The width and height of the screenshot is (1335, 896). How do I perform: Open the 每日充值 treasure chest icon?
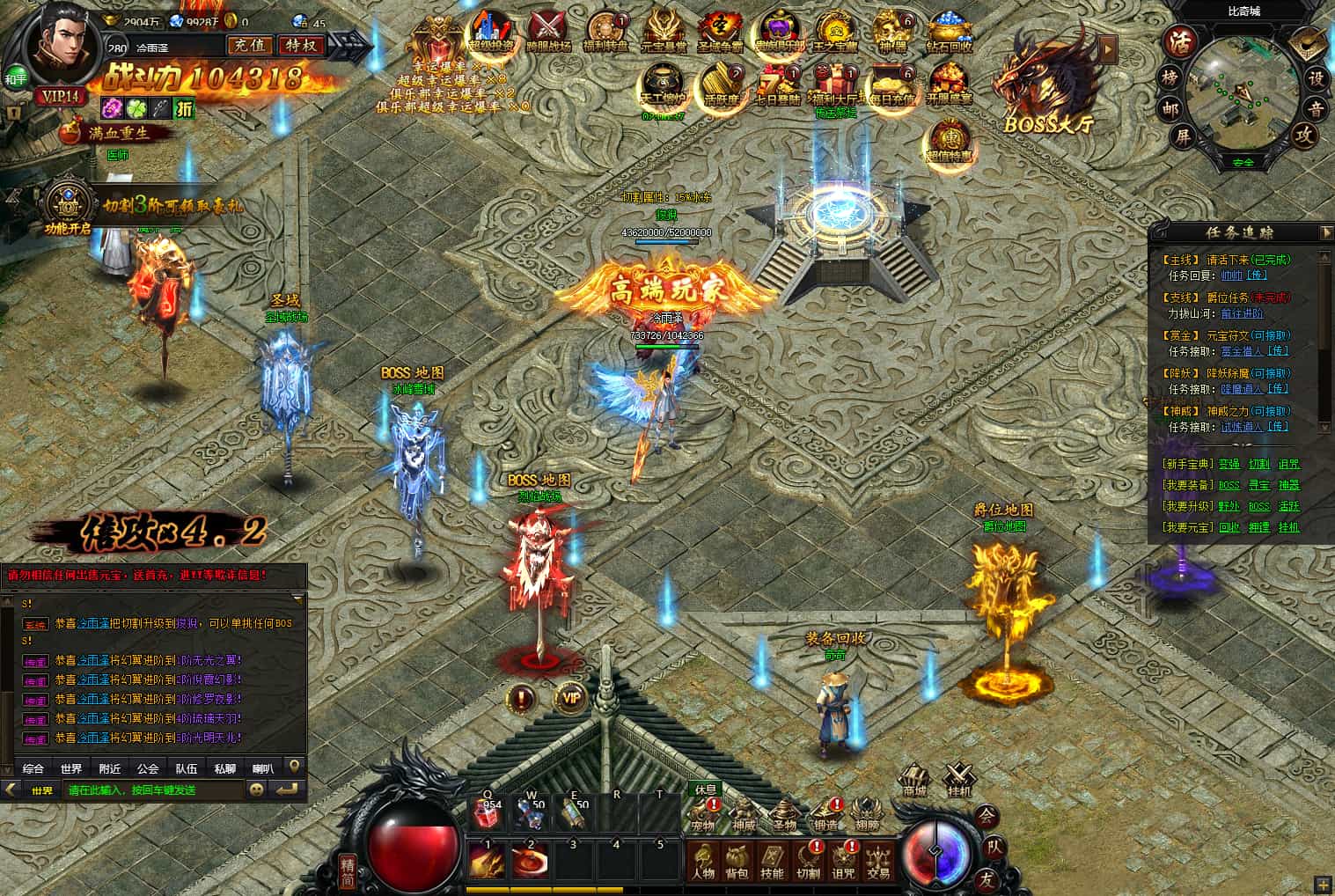tap(891, 85)
